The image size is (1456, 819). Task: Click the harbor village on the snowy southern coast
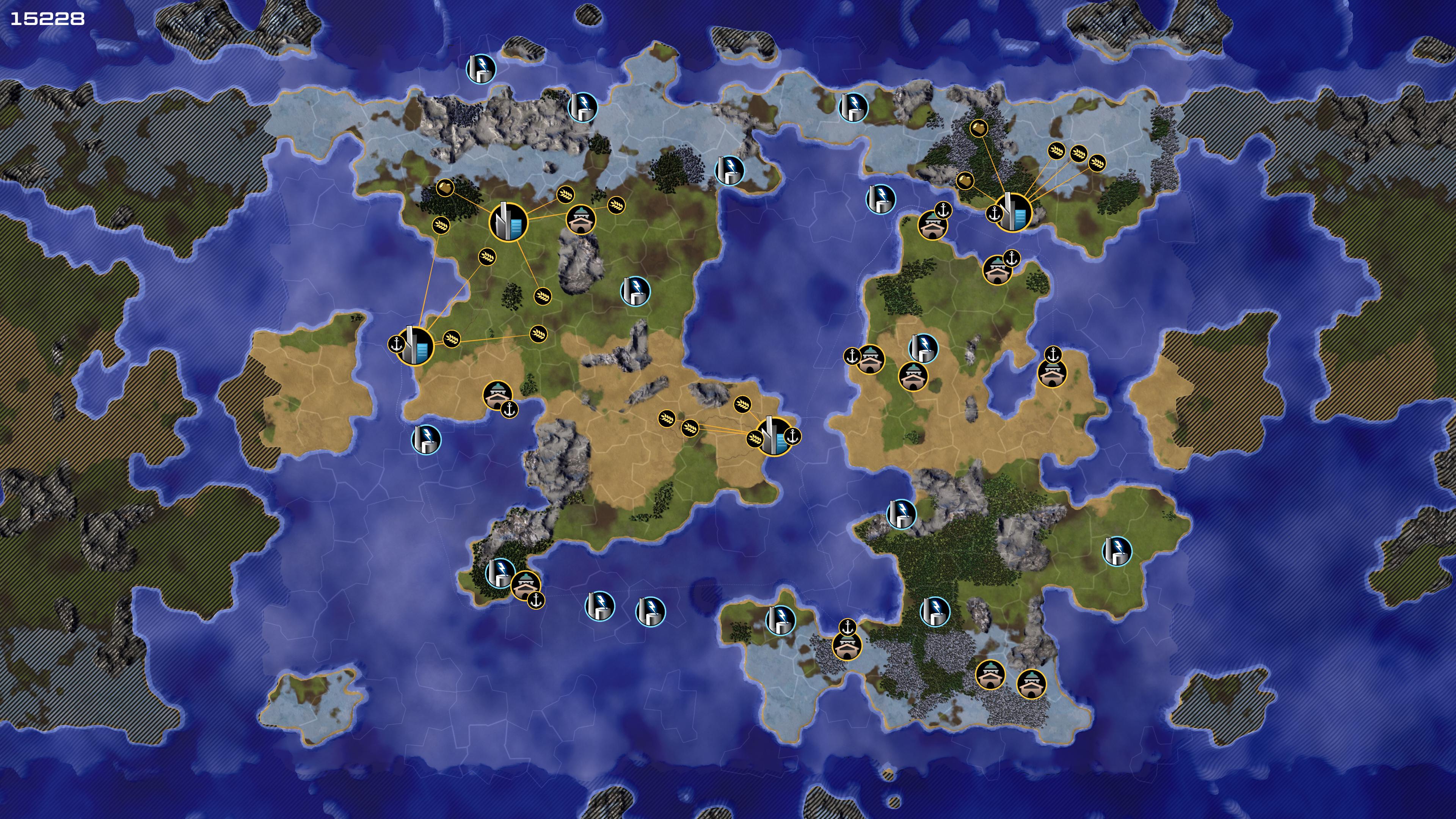pyautogui.click(x=847, y=645)
